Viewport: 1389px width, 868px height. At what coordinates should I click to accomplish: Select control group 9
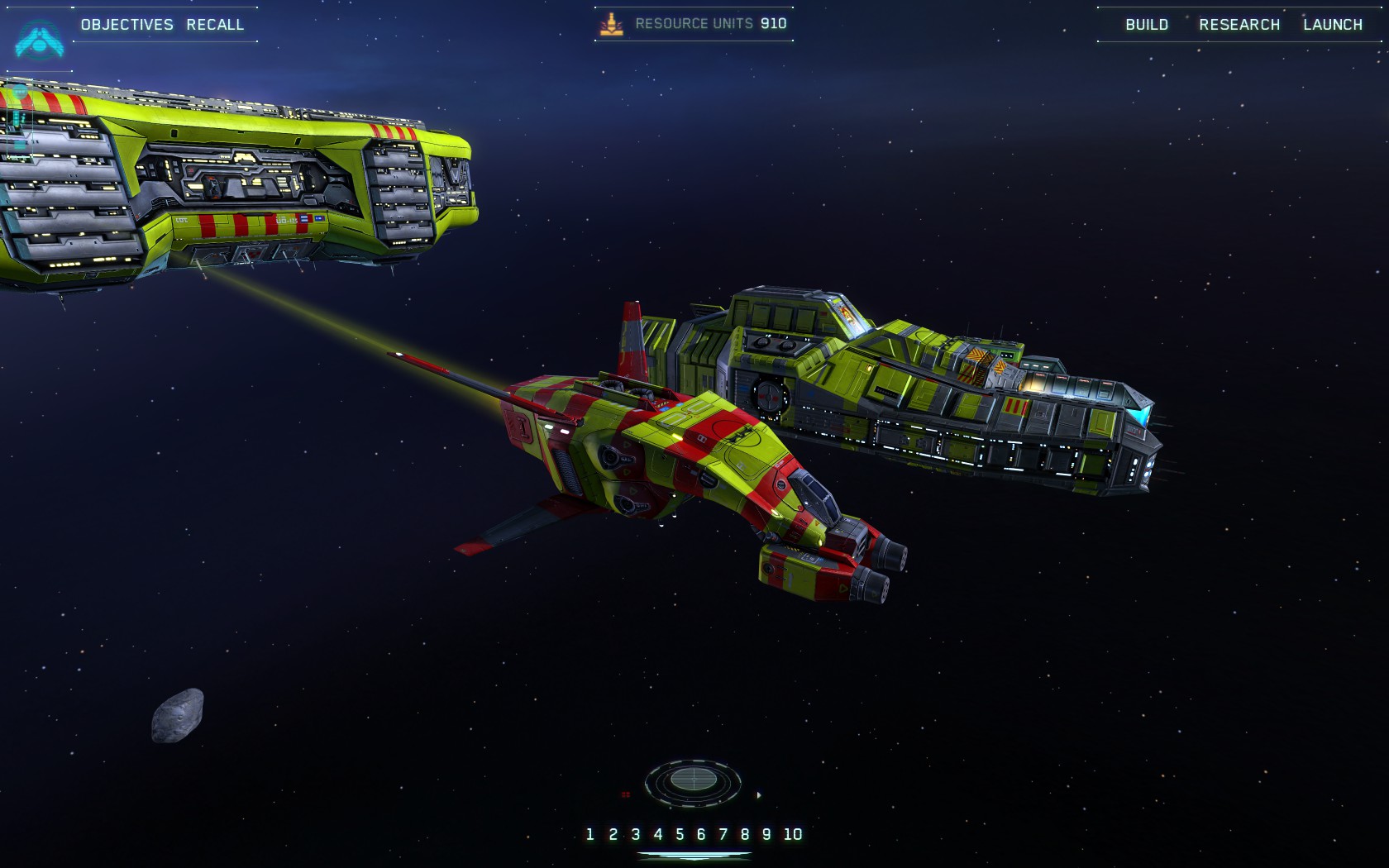pos(766,834)
